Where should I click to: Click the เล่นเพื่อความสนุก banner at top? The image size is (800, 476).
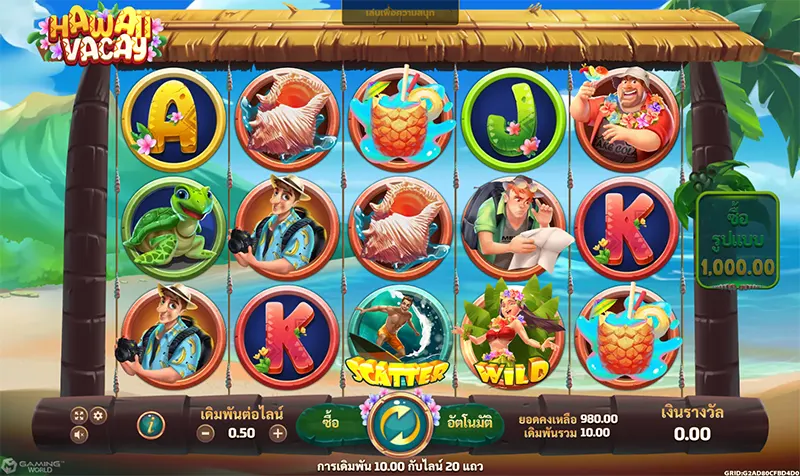(400, 15)
